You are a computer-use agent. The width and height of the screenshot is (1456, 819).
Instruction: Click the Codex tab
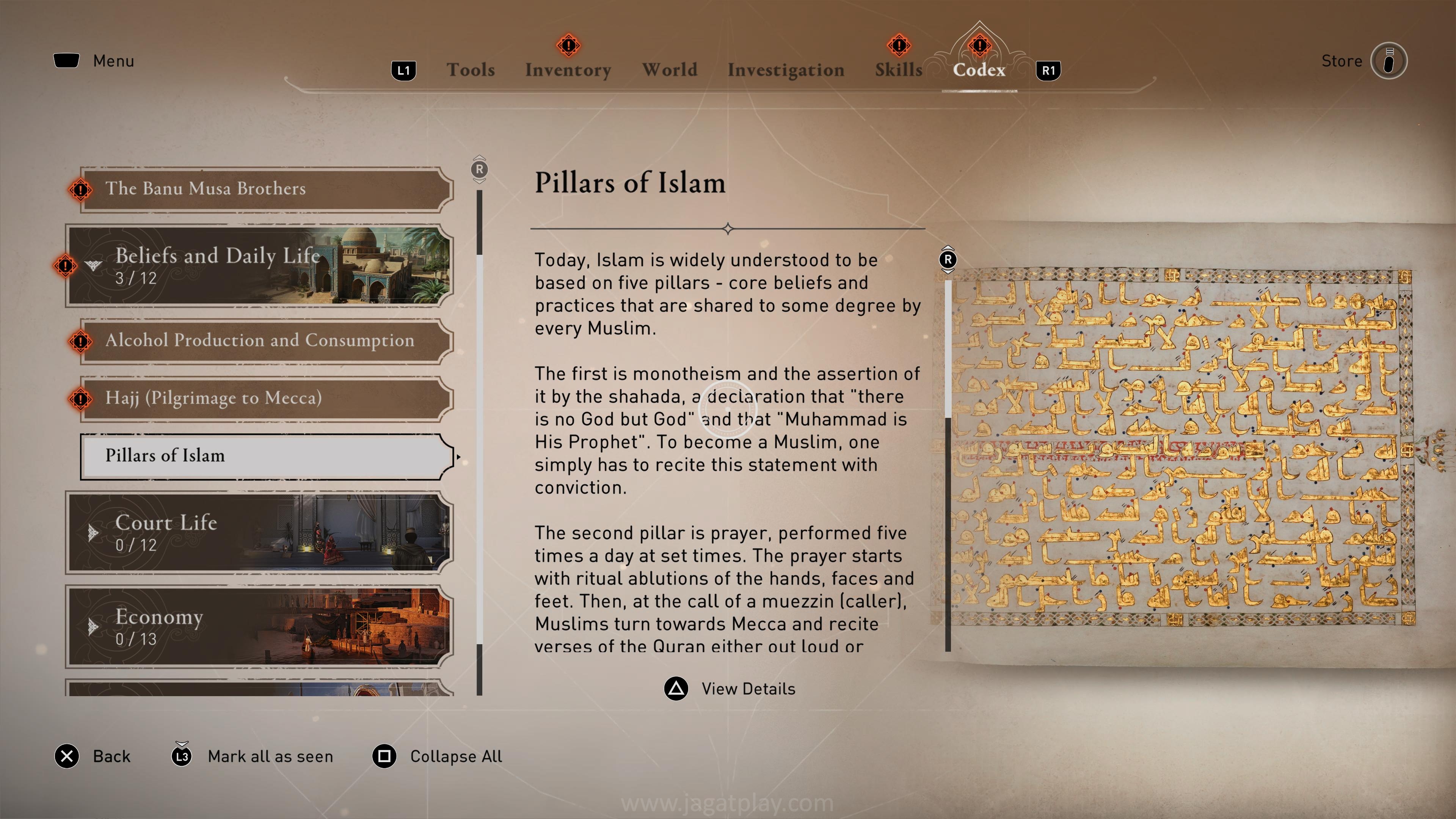click(x=979, y=70)
